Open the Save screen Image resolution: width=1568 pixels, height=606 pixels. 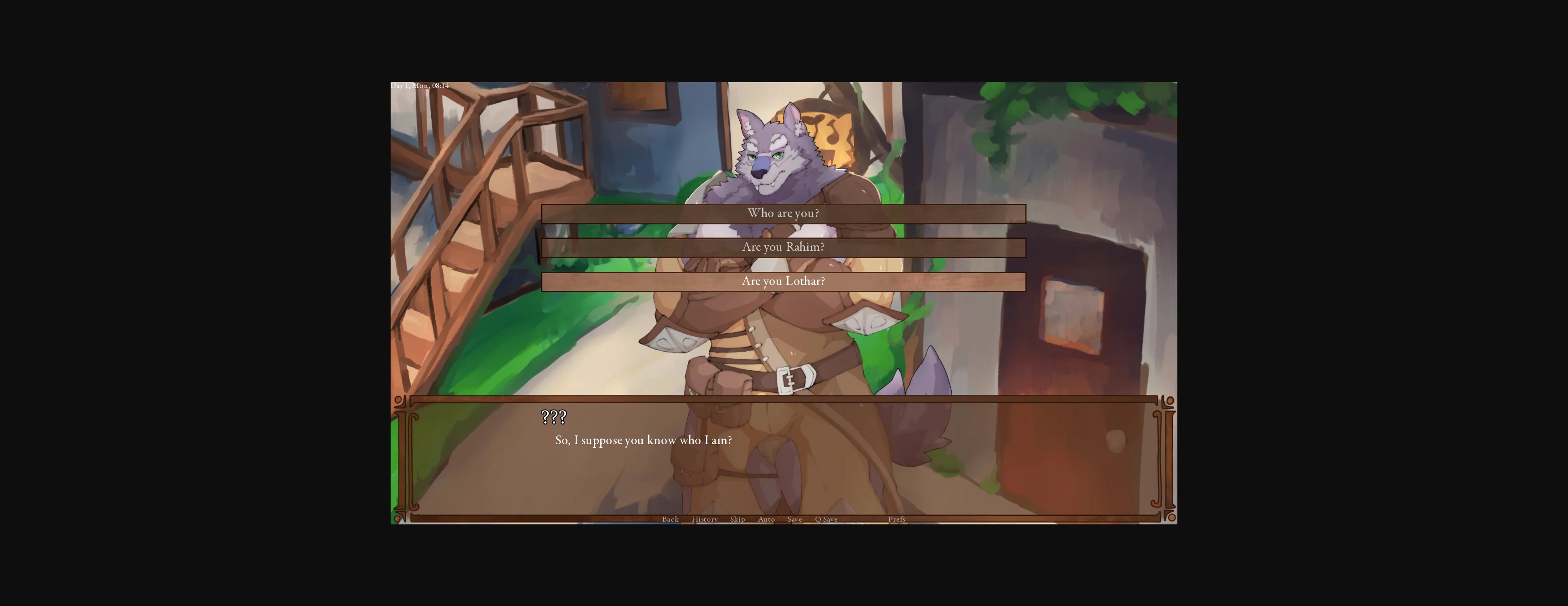pyautogui.click(x=794, y=519)
